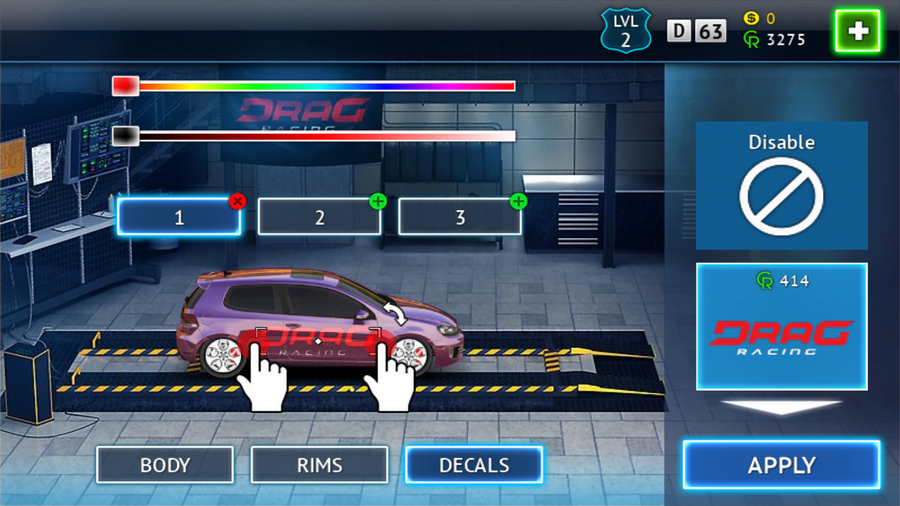Select decal slot 3
This screenshot has width=900, height=506.
459,217
